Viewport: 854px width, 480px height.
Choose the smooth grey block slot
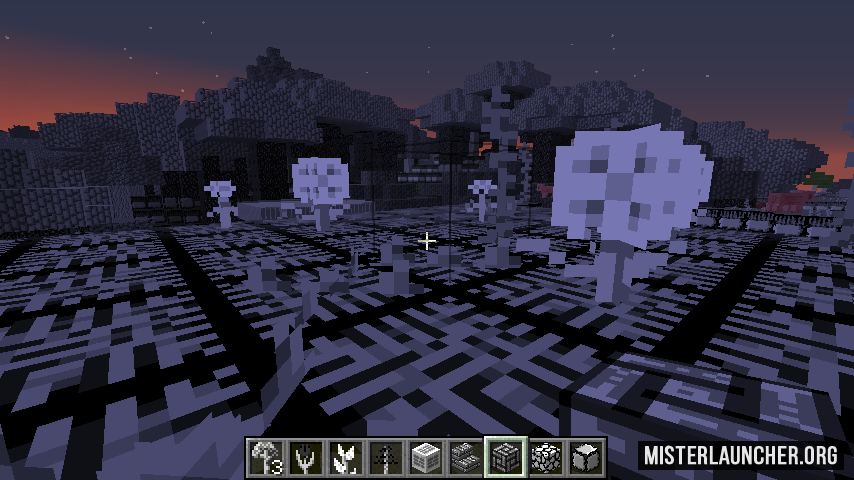(x=586, y=458)
